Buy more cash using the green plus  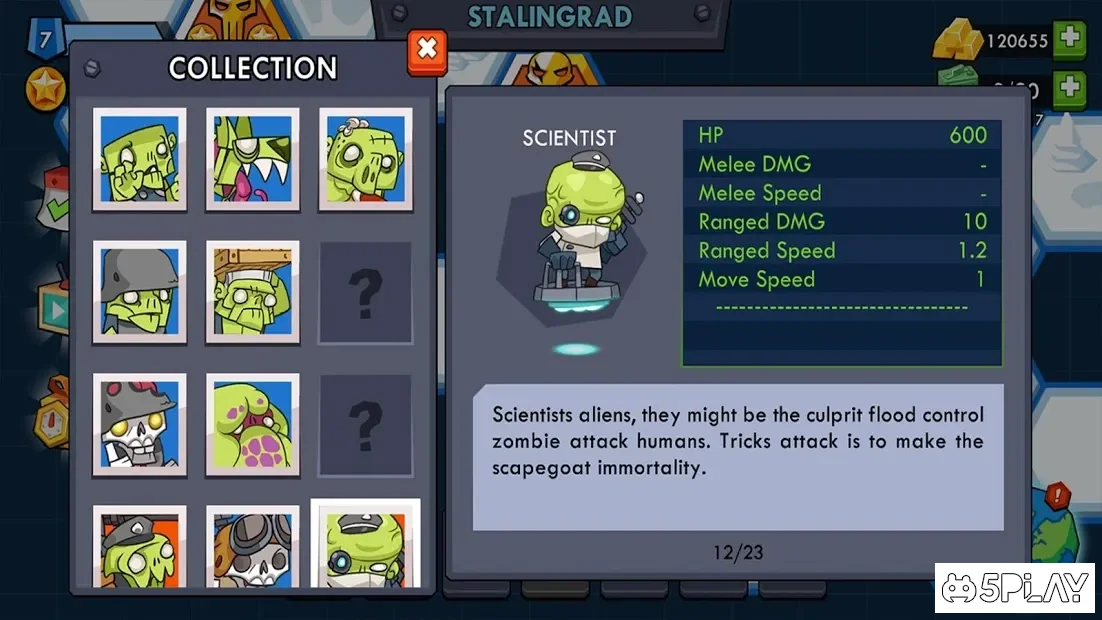tap(1070, 87)
